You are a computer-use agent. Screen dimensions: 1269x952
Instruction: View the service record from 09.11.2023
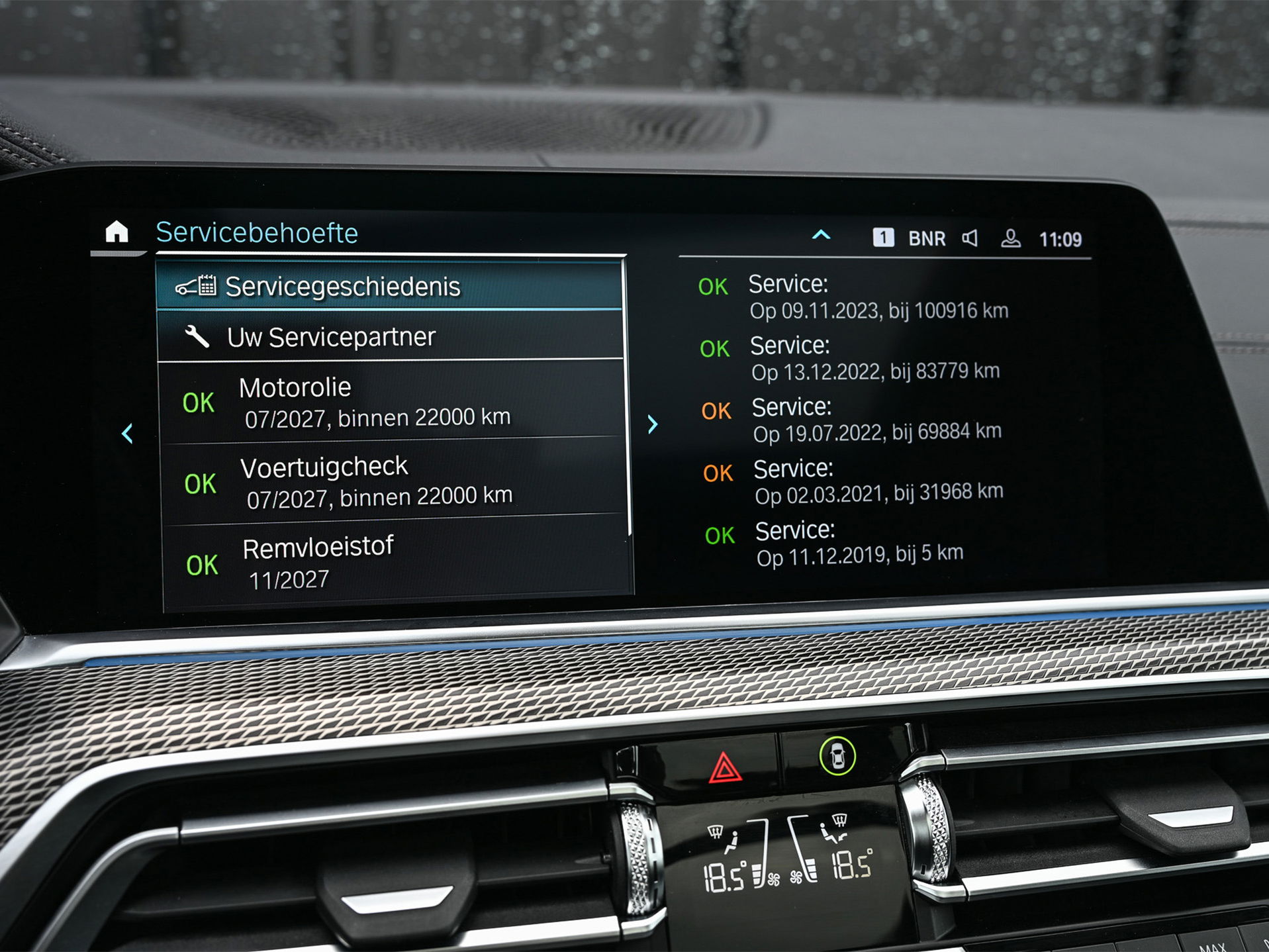[x=878, y=298]
